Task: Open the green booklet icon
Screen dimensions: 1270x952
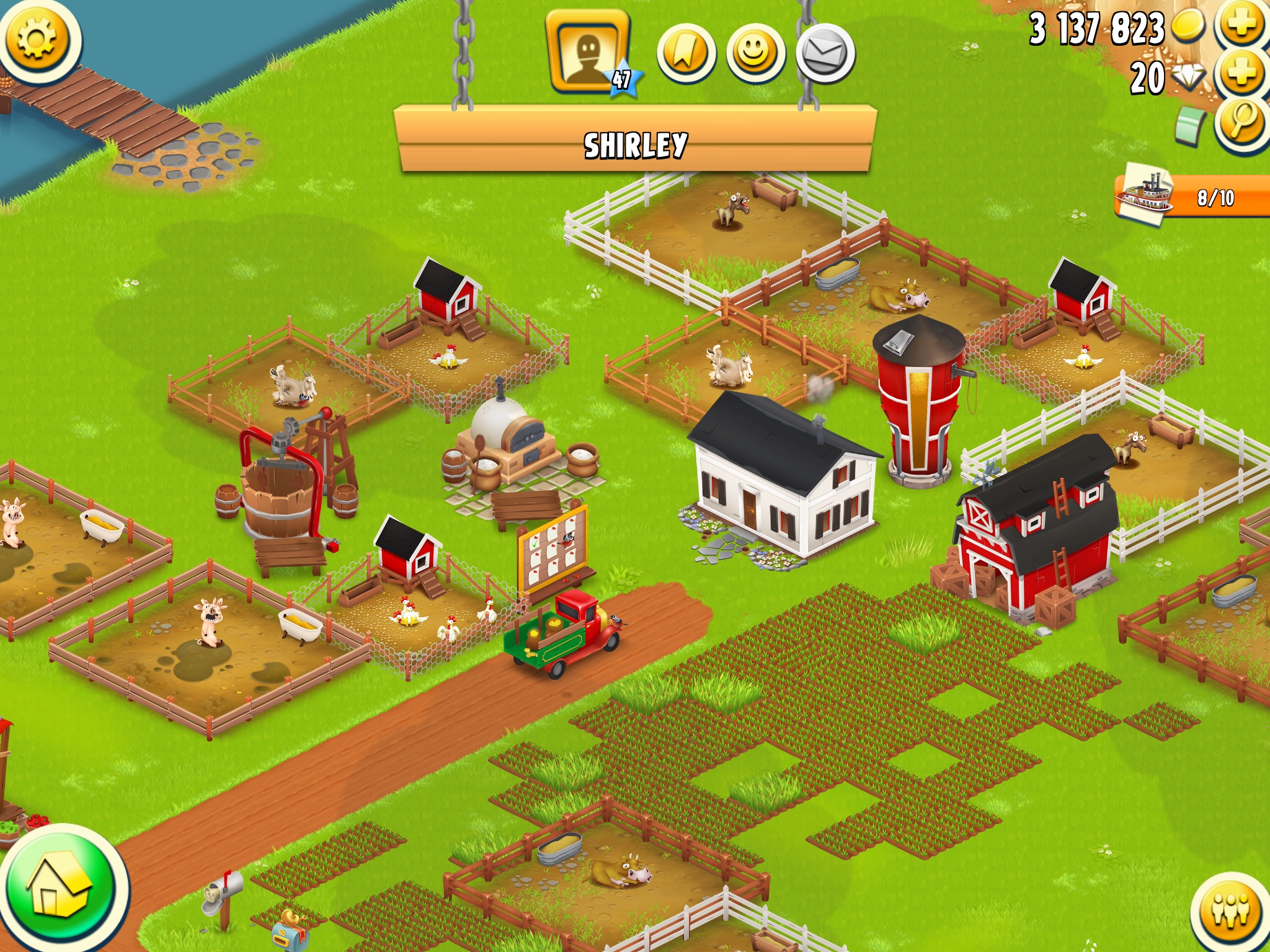Action: pos(1189,126)
